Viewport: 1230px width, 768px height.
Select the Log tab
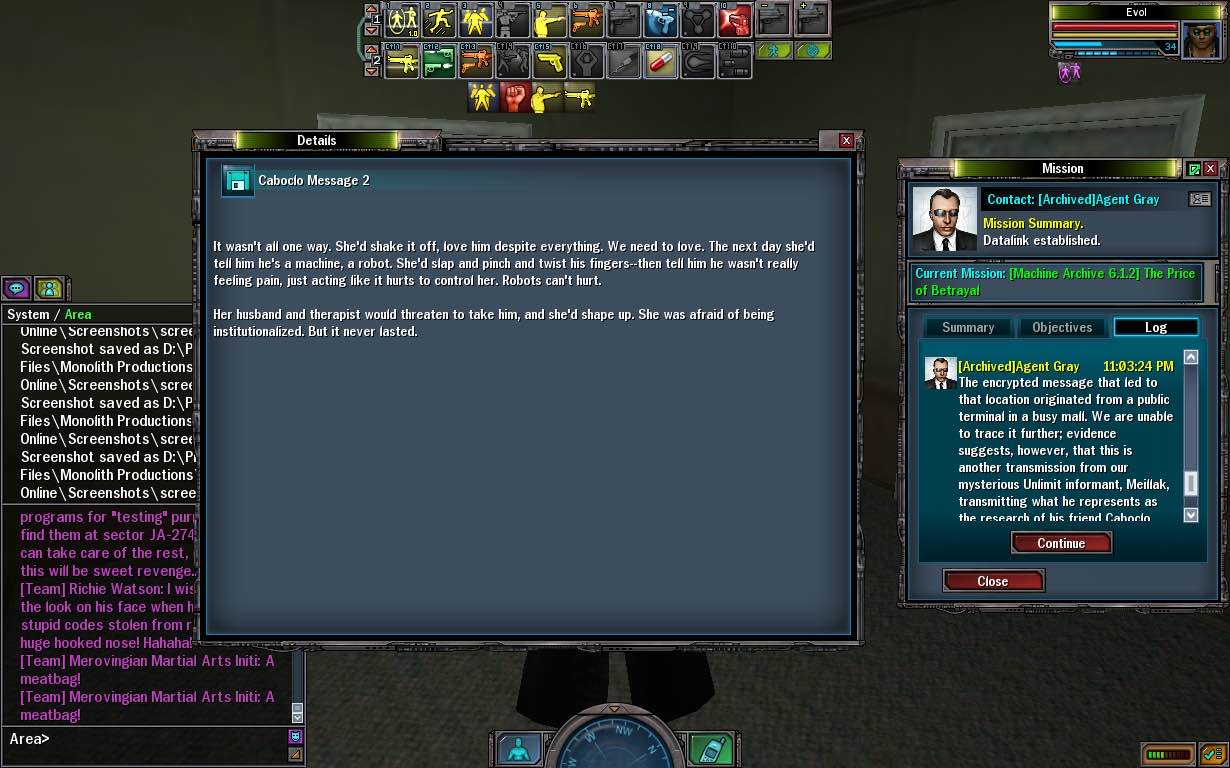[x=1155, y=327]
